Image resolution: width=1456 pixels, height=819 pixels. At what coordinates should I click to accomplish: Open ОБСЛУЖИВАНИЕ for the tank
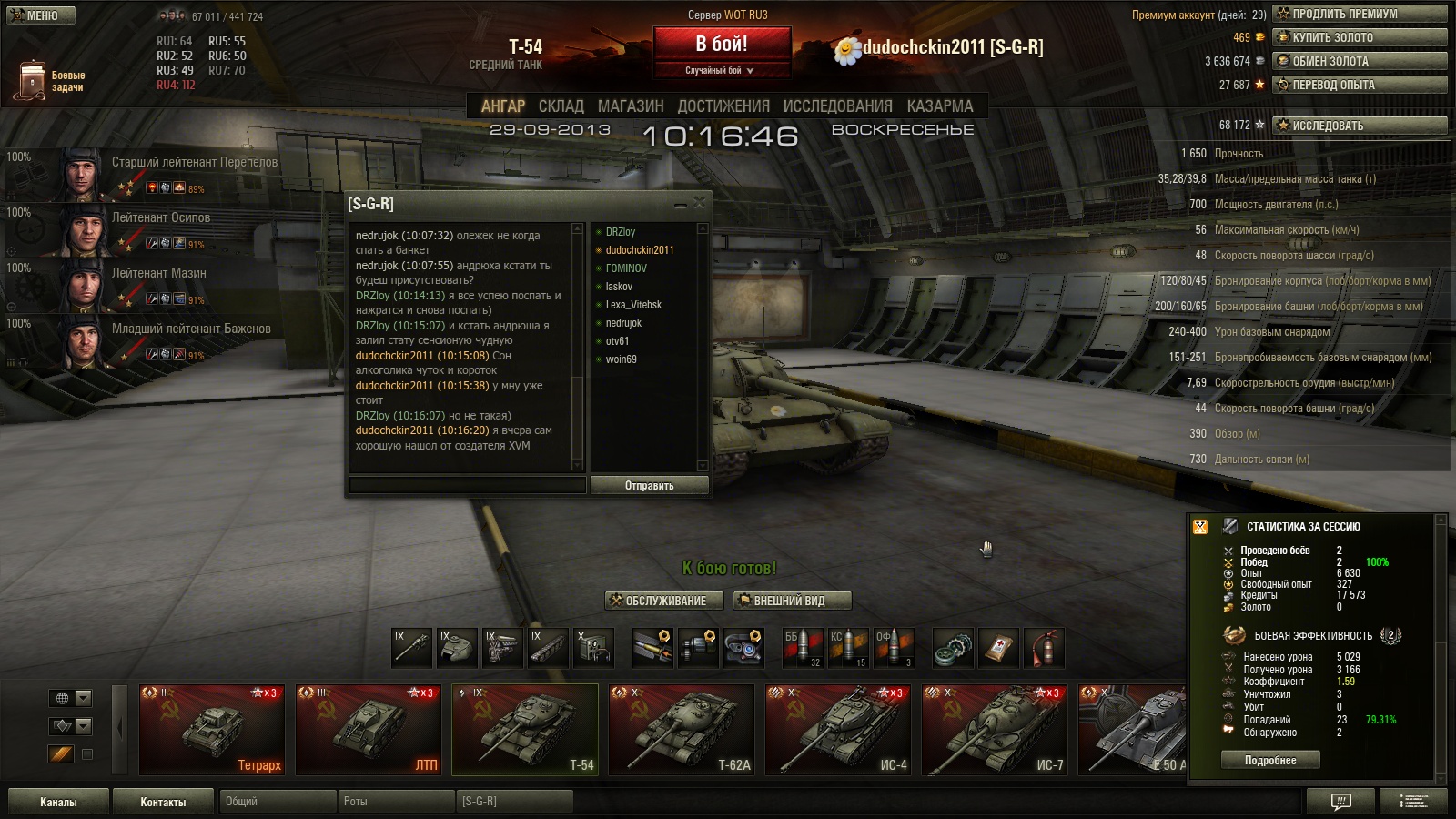pos(665,601)
